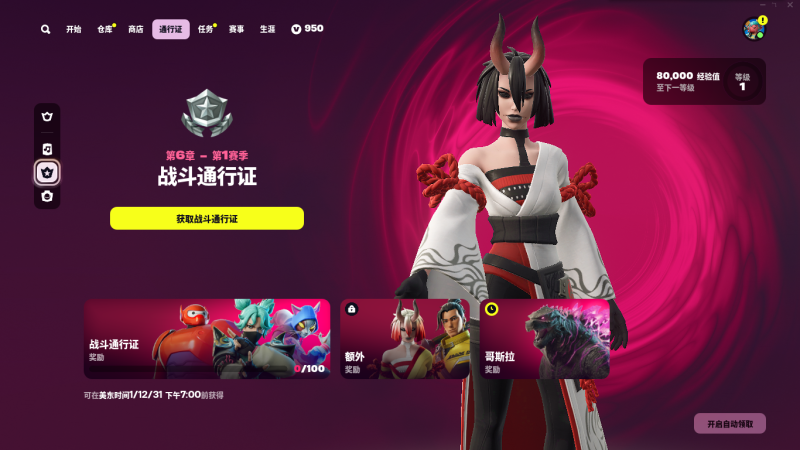This screenshot has height=450, width=800.
Task: Select the highlighted star badge sidebar icon
Action: 47,173
